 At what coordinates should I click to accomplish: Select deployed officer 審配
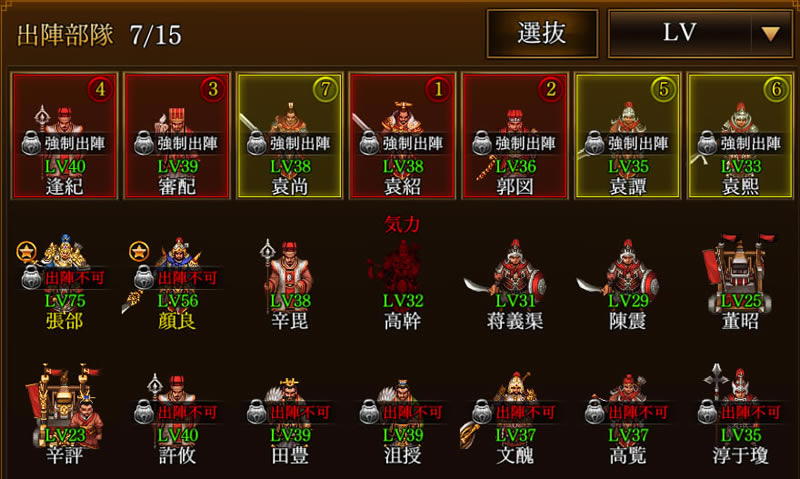click(x=177, y=136)
